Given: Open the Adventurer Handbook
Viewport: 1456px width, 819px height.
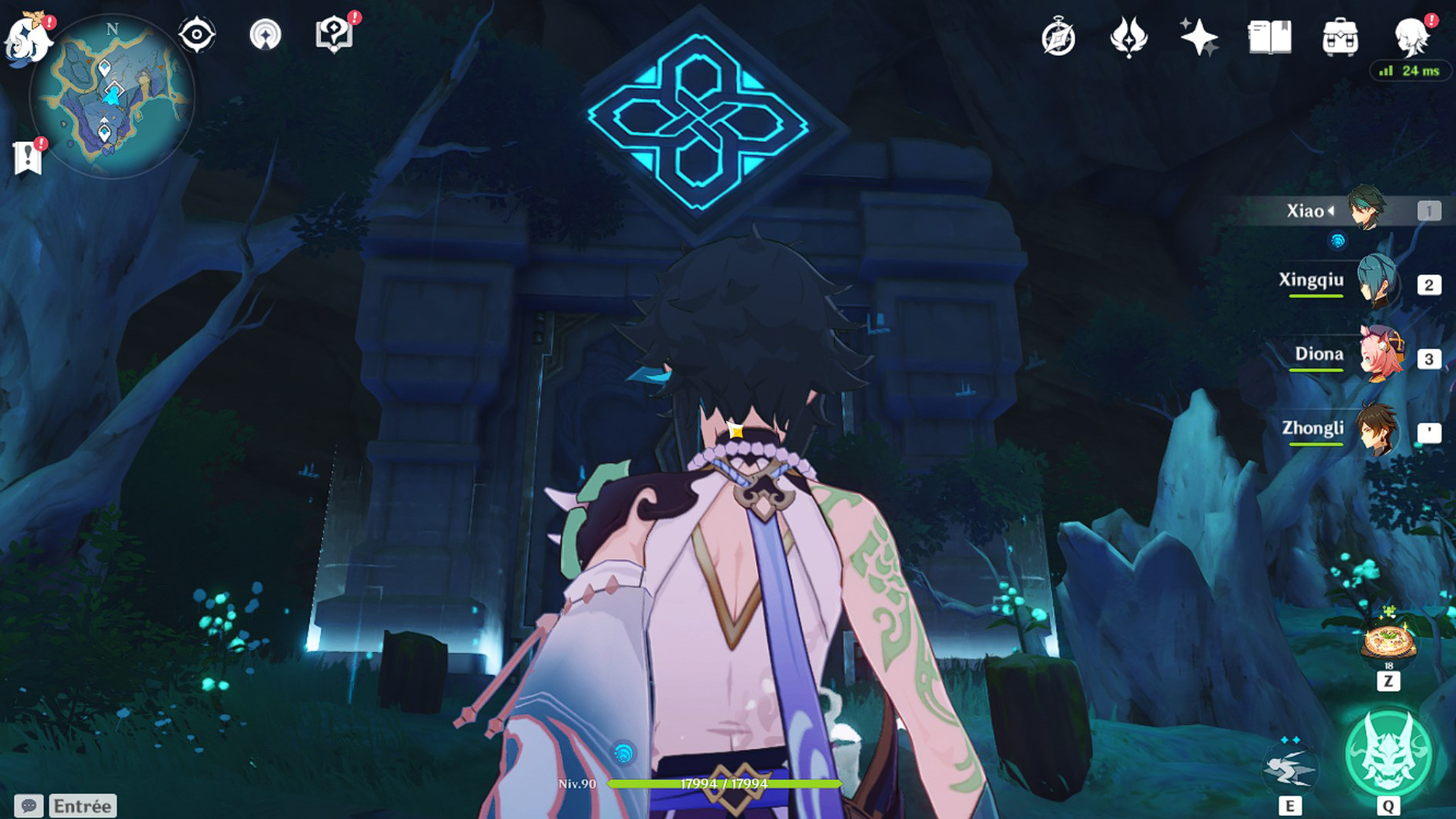Looking at the screenshot, I should (x=1269, y=35).
